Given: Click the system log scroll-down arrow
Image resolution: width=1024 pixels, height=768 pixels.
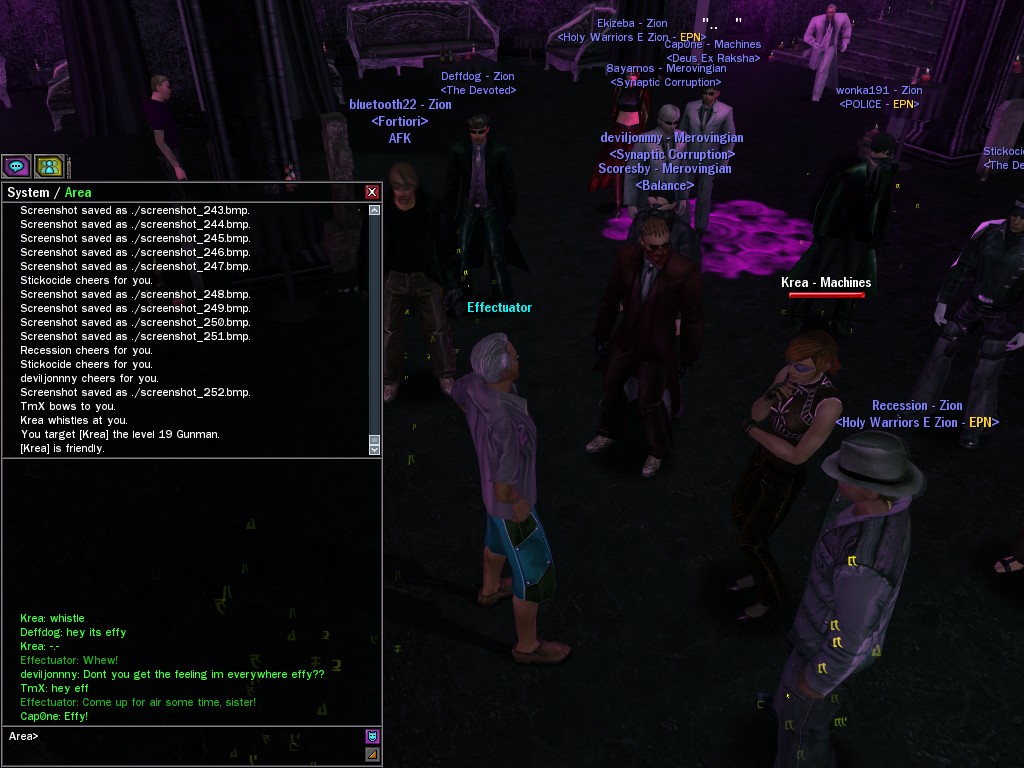Looking at the screenshot, I should [375, 451].
